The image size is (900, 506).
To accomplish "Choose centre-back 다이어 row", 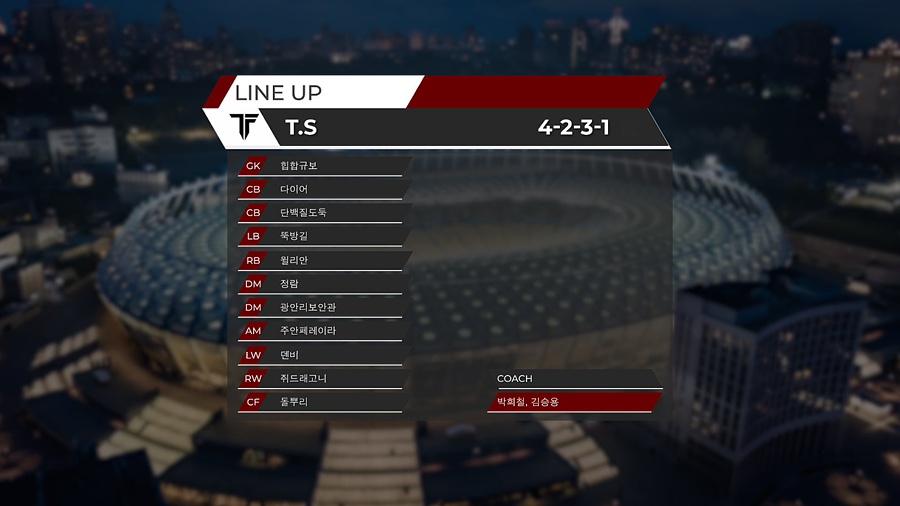I will click(294, 189).
